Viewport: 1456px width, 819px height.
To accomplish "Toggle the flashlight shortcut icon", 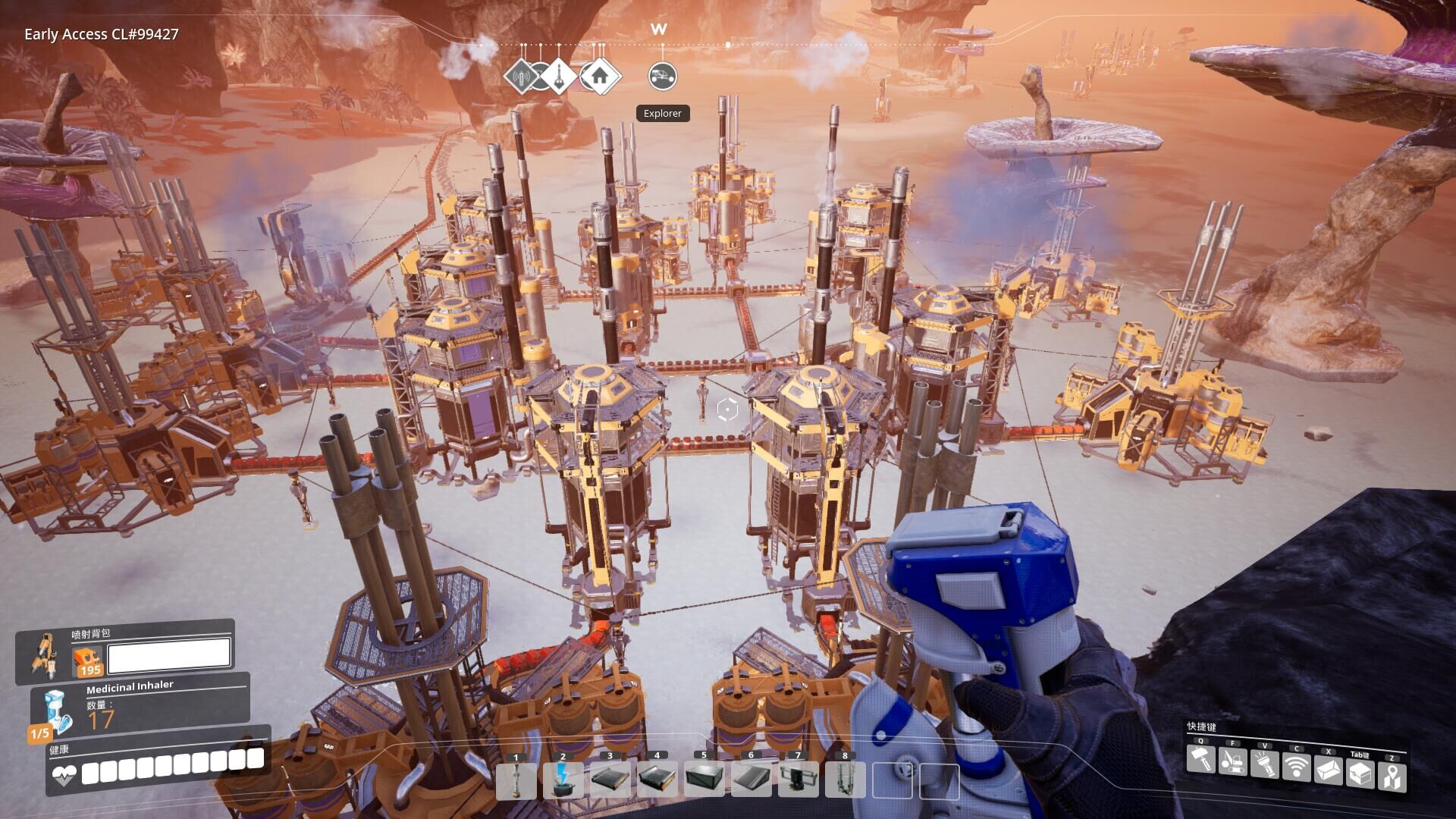I will [x=1264, y=763].
